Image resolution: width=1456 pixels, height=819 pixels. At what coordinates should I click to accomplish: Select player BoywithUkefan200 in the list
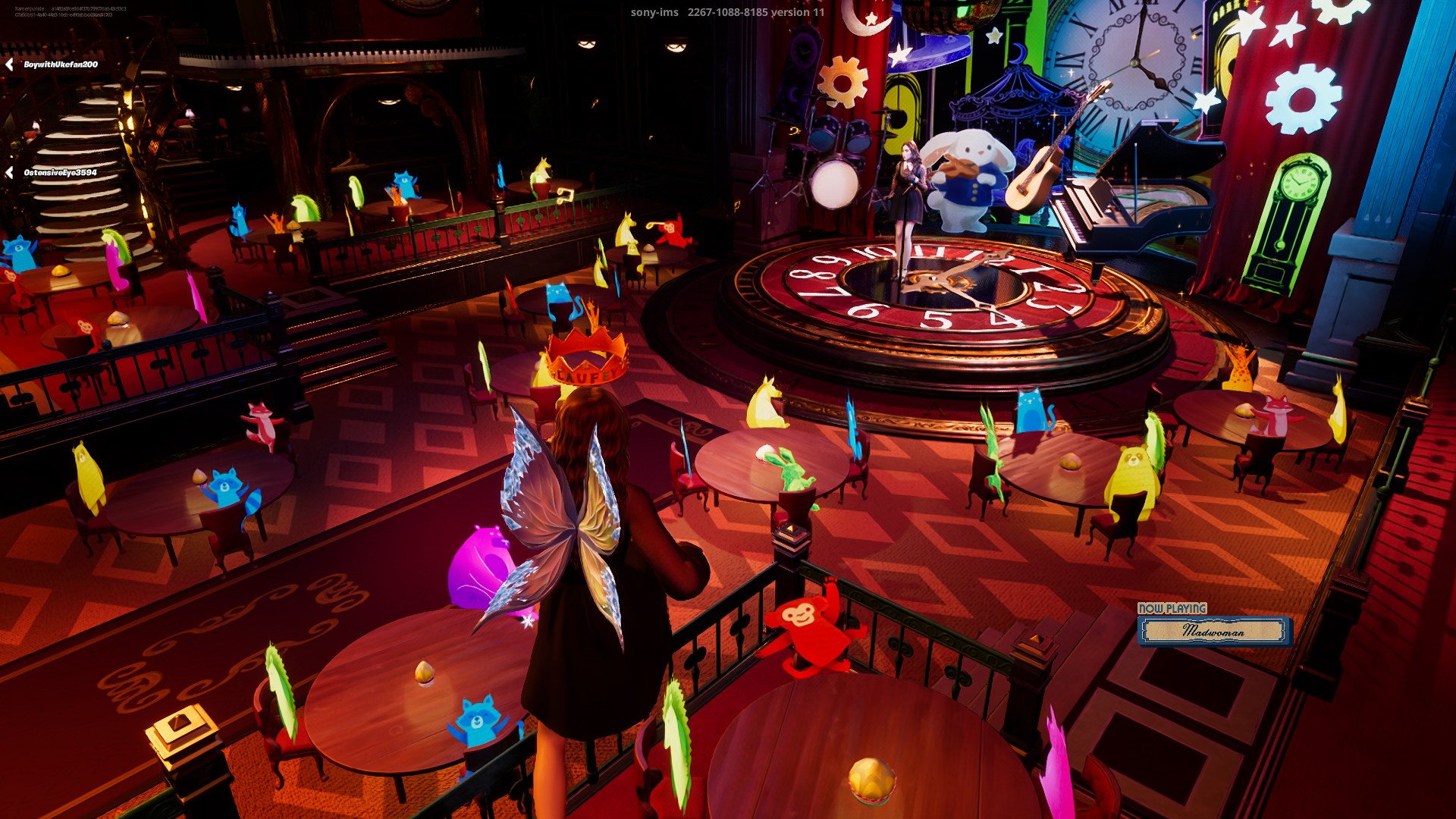(60, 64)
